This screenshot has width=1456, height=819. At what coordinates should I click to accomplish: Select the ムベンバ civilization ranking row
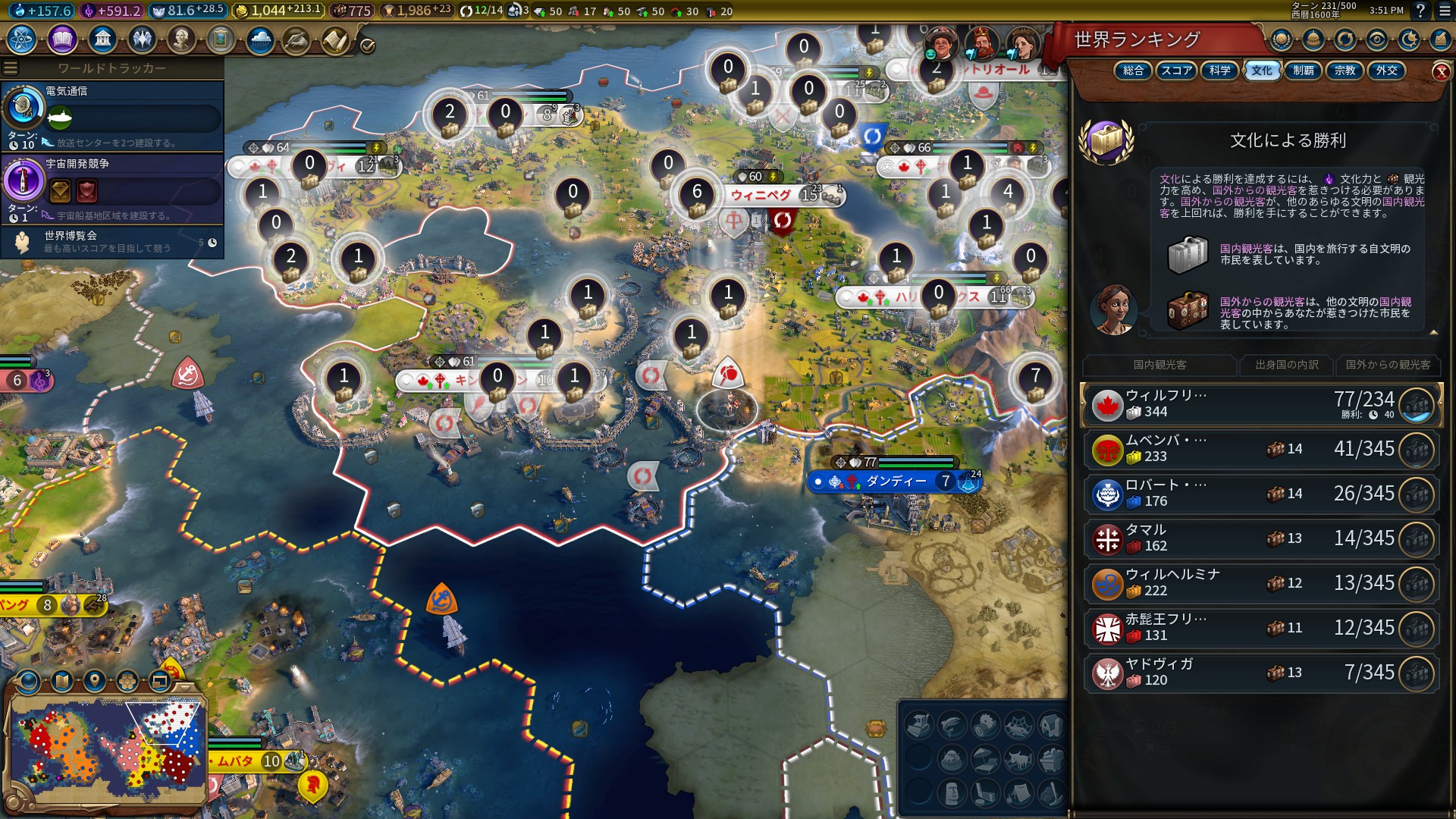point(1259,449)
